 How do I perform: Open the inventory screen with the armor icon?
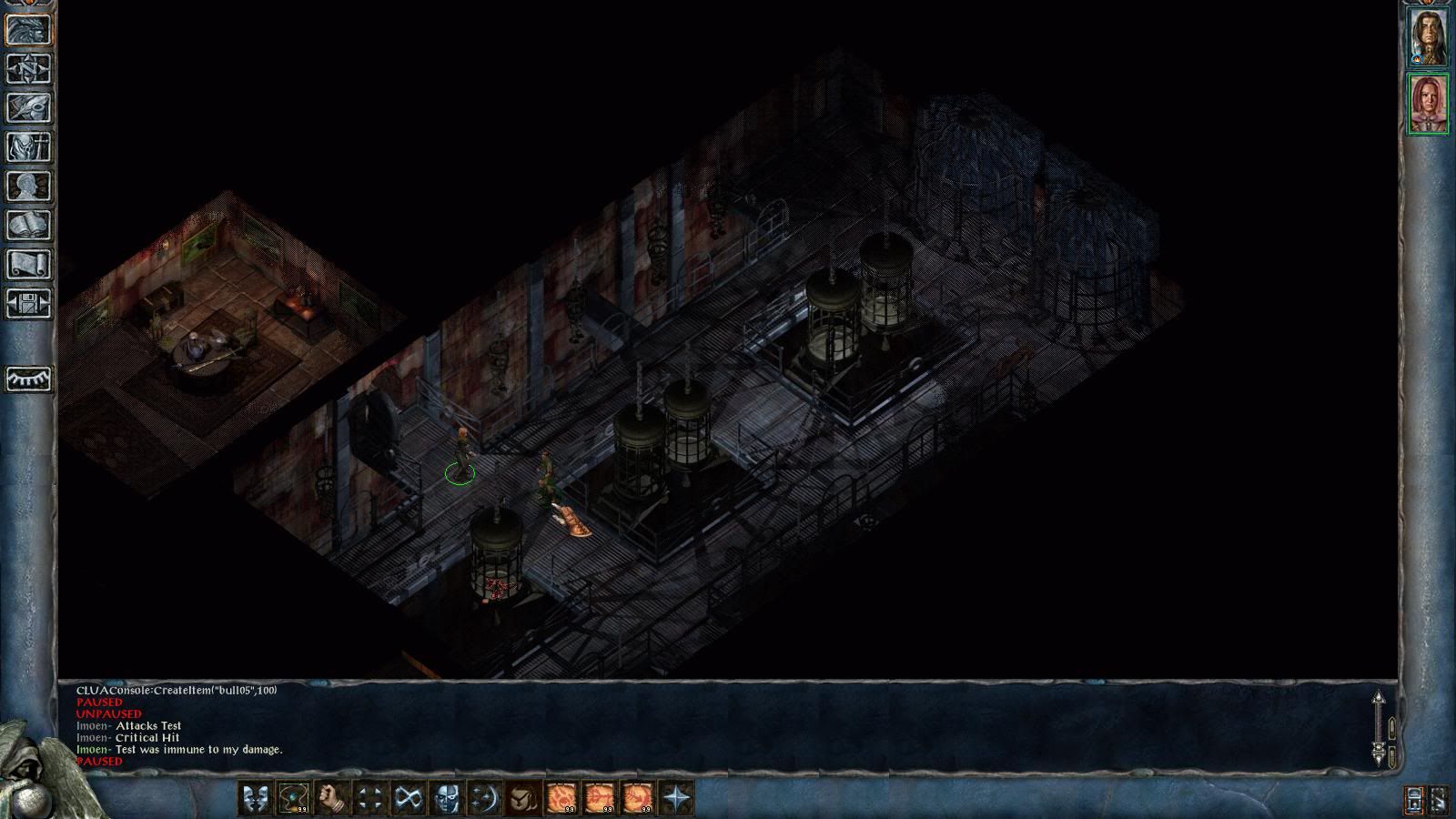[28, 147]
